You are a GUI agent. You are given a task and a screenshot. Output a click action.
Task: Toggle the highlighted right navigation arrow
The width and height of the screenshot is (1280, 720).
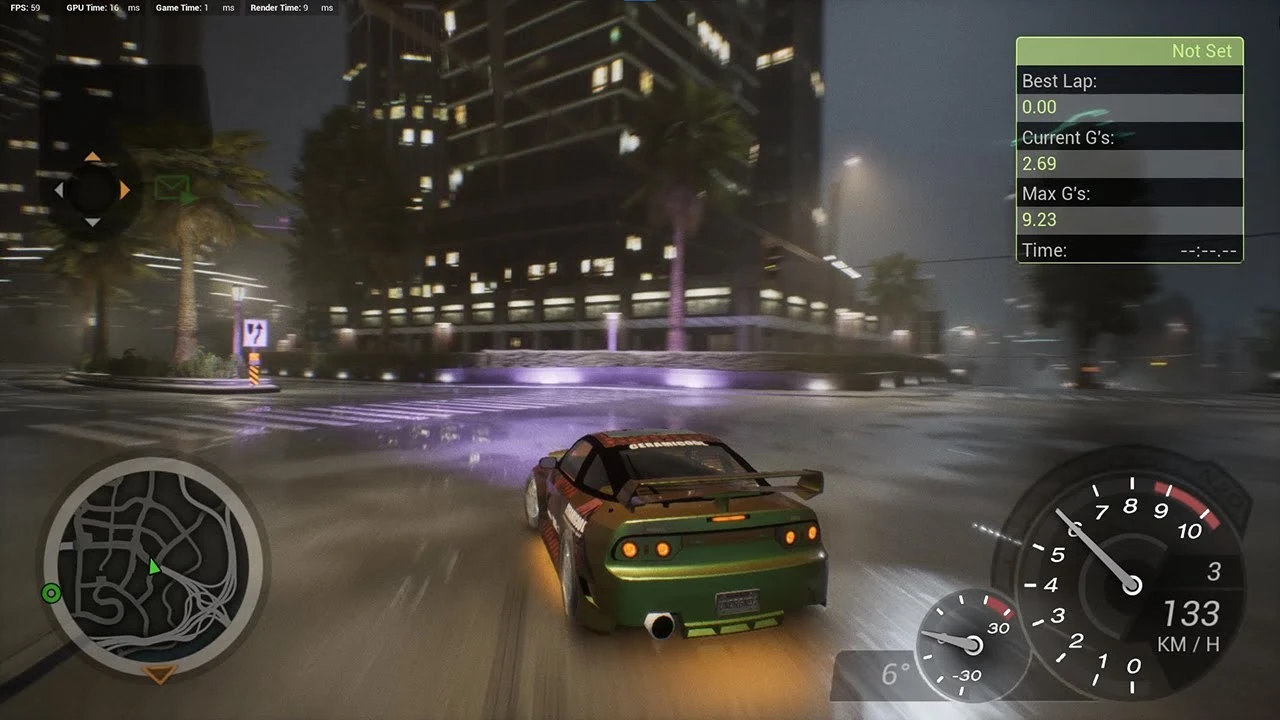(124, 188)
